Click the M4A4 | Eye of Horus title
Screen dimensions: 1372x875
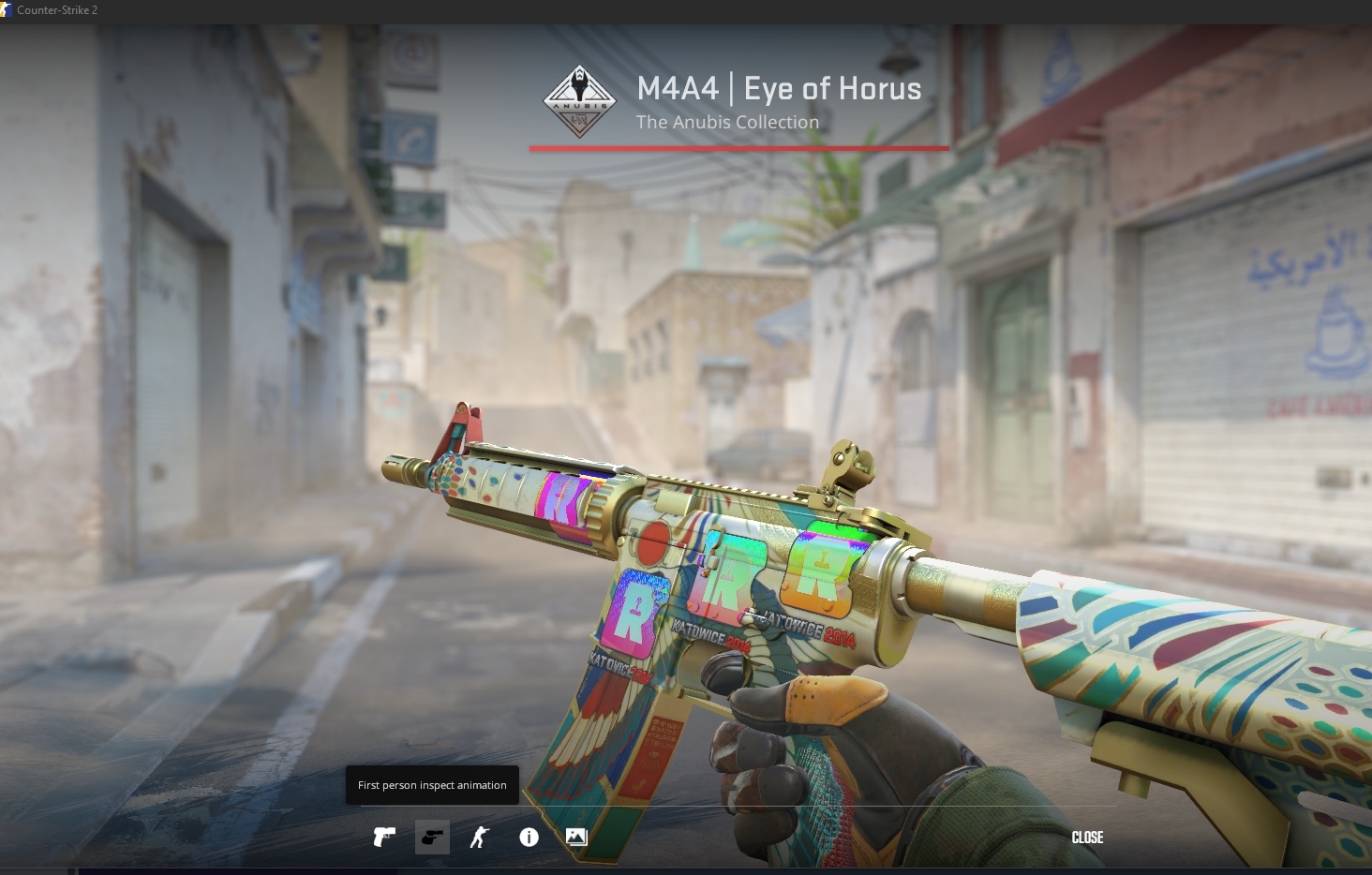pos(779,88)
